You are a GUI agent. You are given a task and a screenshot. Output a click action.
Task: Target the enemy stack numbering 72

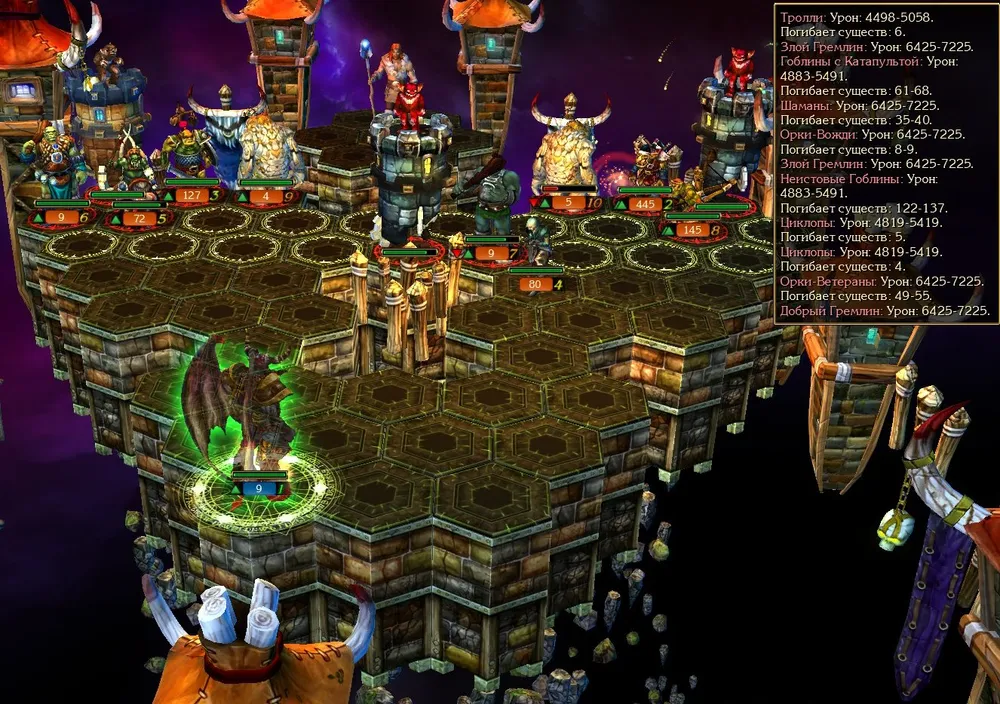(x=135, y=180)
